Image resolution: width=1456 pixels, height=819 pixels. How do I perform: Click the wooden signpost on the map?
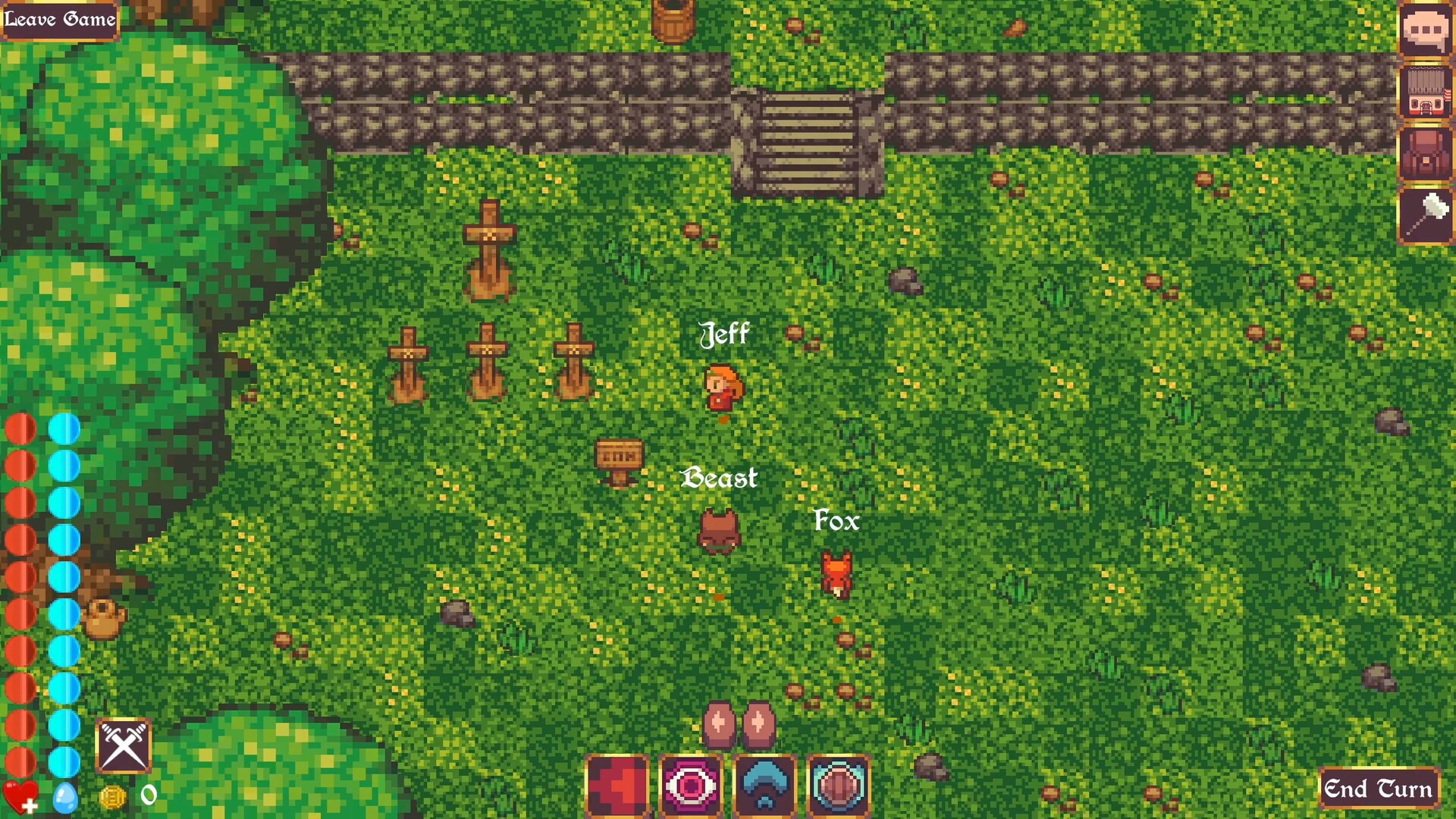619,455
